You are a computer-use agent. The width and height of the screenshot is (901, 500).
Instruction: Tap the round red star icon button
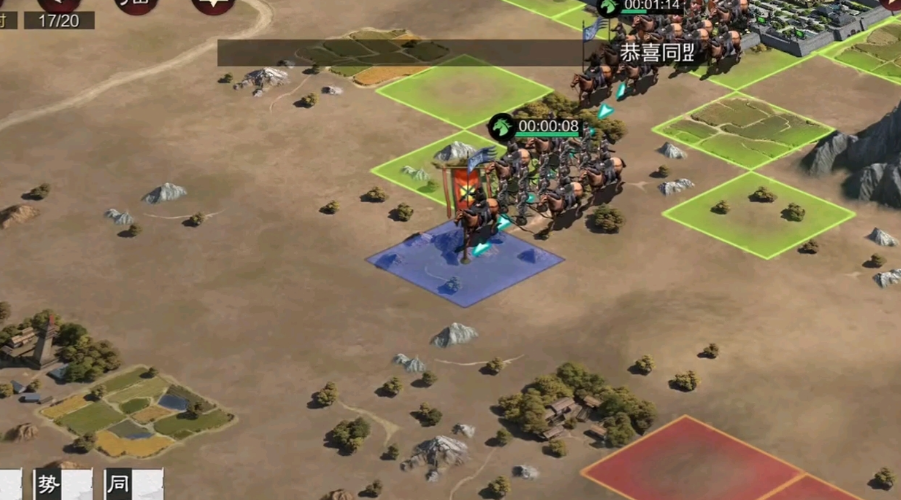[213, 6]
